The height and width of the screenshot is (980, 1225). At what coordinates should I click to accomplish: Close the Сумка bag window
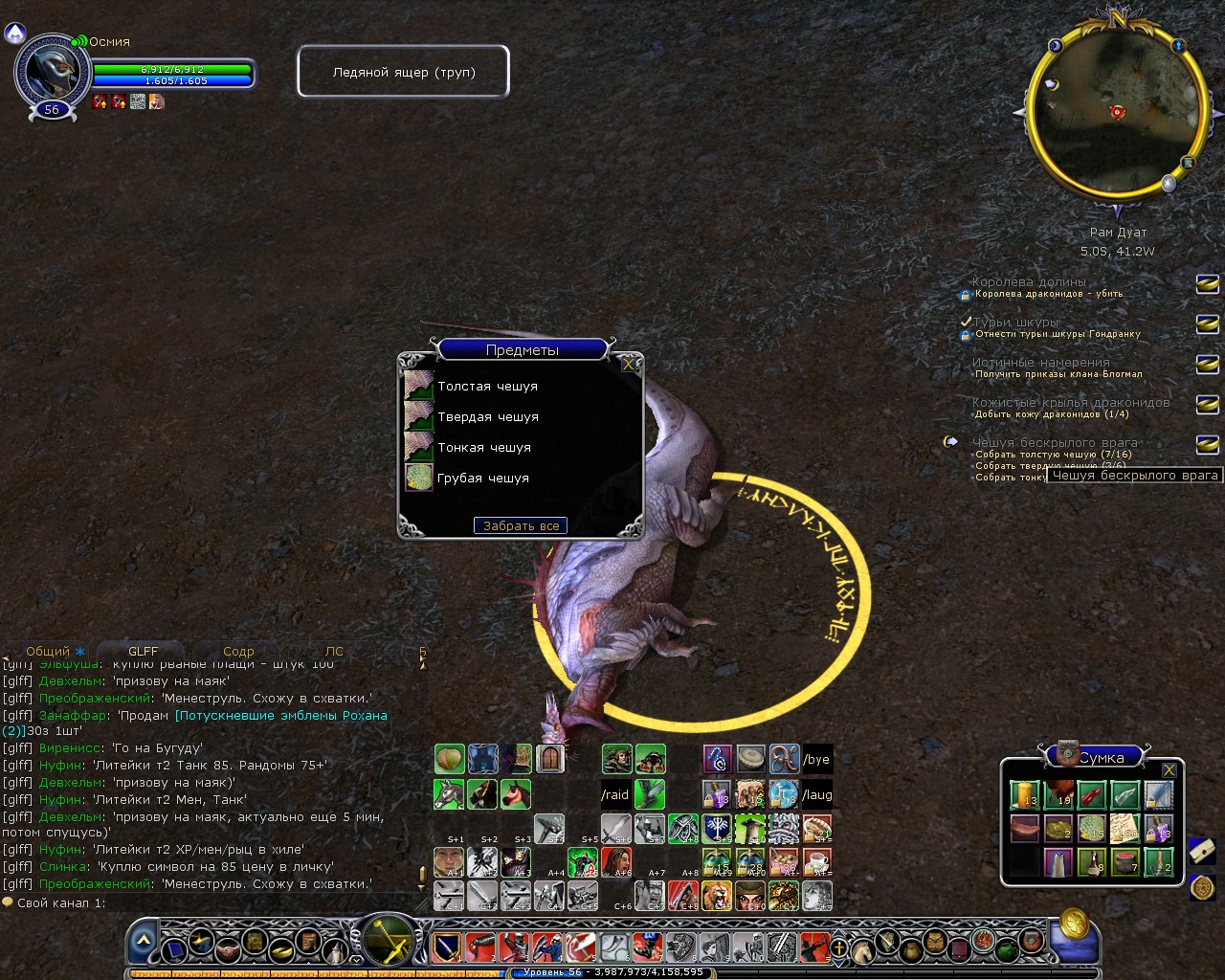[x=1169, y=769]
